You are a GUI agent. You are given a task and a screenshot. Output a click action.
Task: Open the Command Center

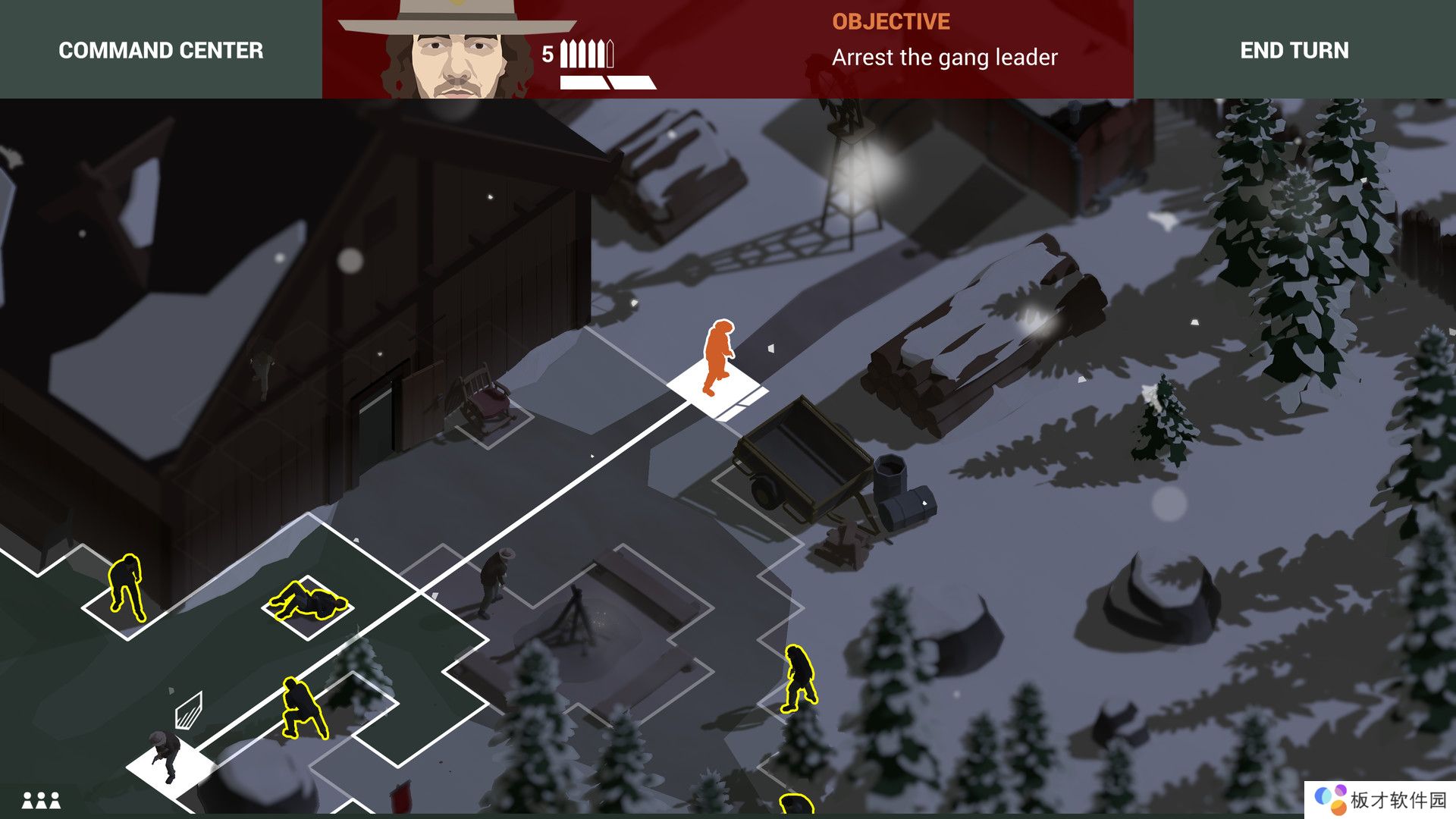[x=161, y=50]
